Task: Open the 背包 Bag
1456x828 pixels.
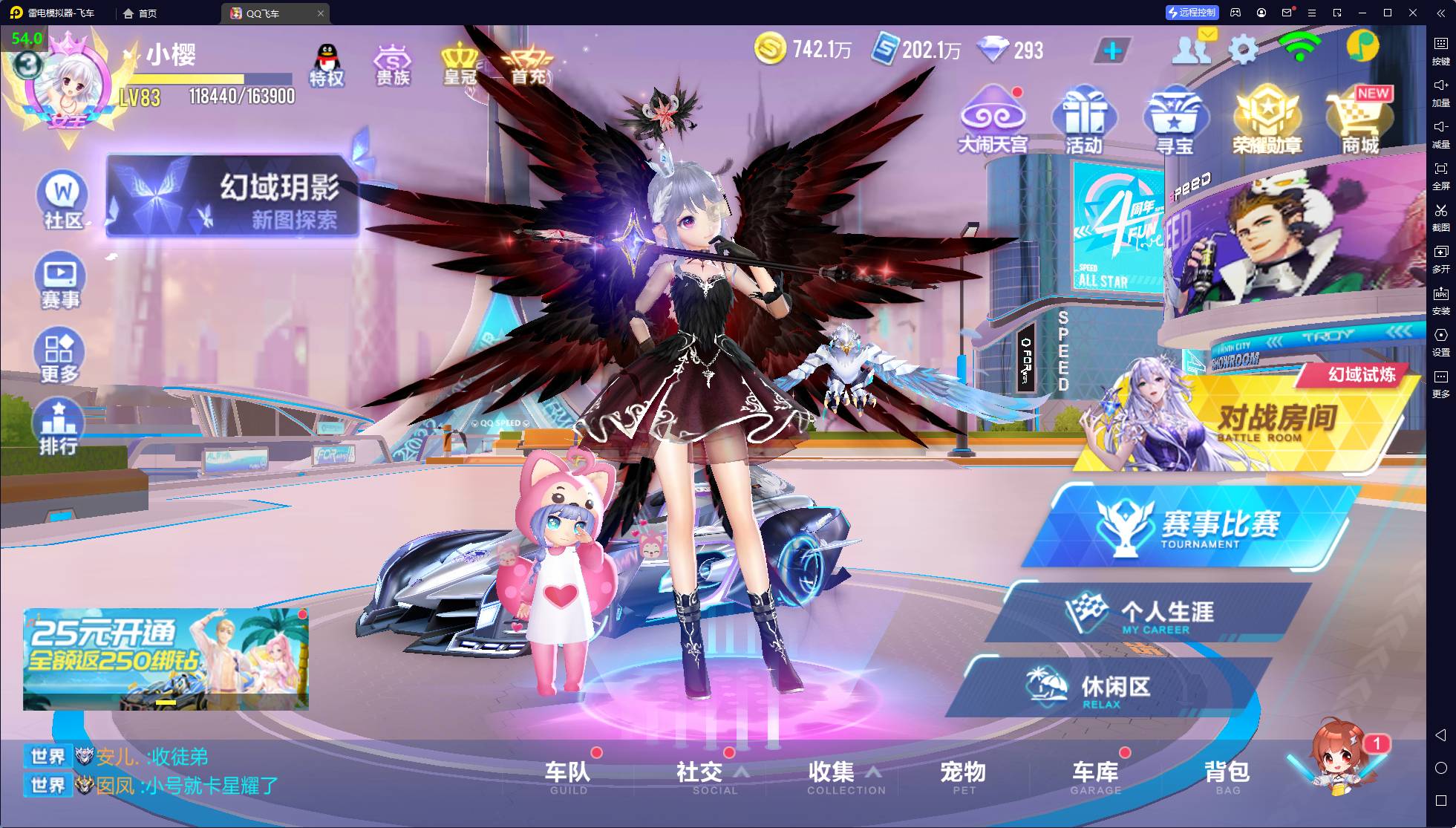Action: pyautogui.click(x=1227, y=776)
